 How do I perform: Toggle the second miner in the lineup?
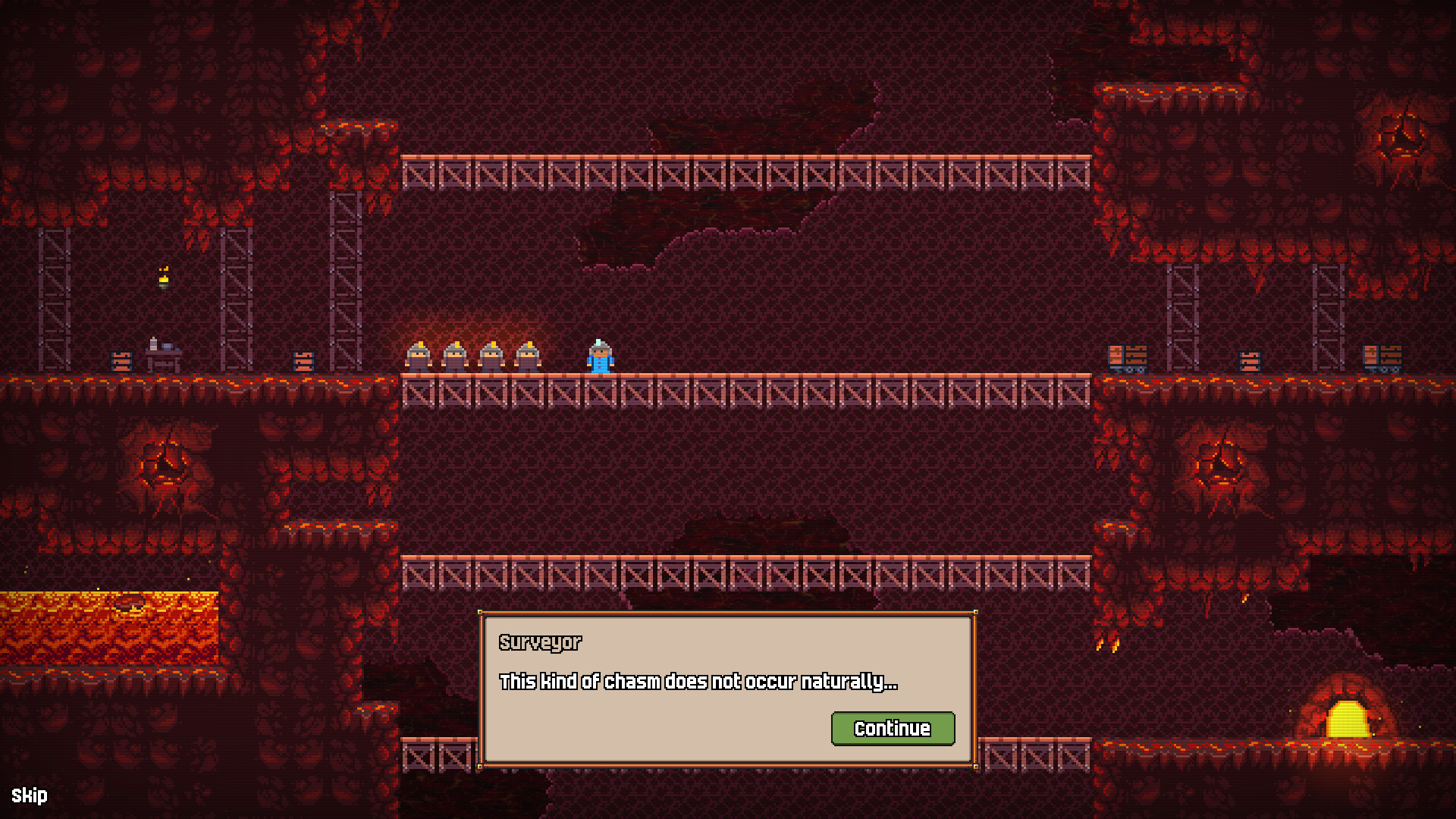tap(456, 356)
